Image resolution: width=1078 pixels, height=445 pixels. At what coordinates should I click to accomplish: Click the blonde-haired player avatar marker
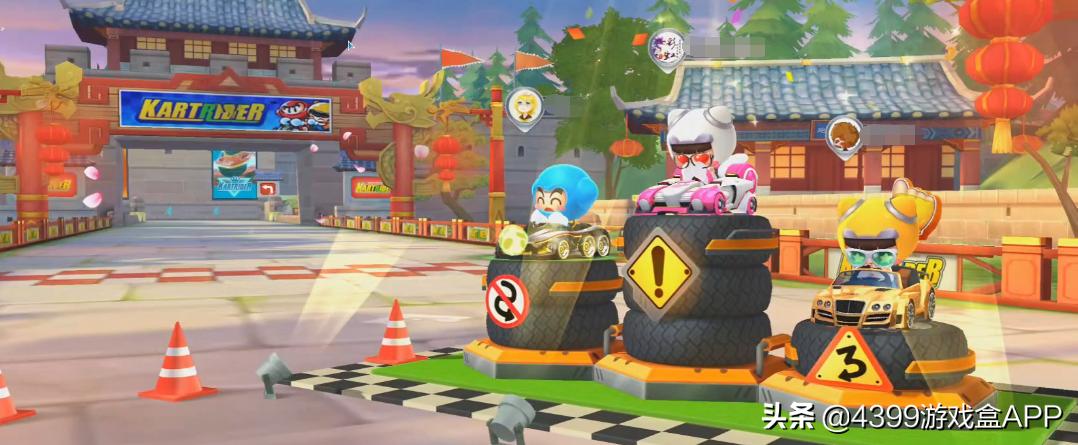click(x=523, y=105)
